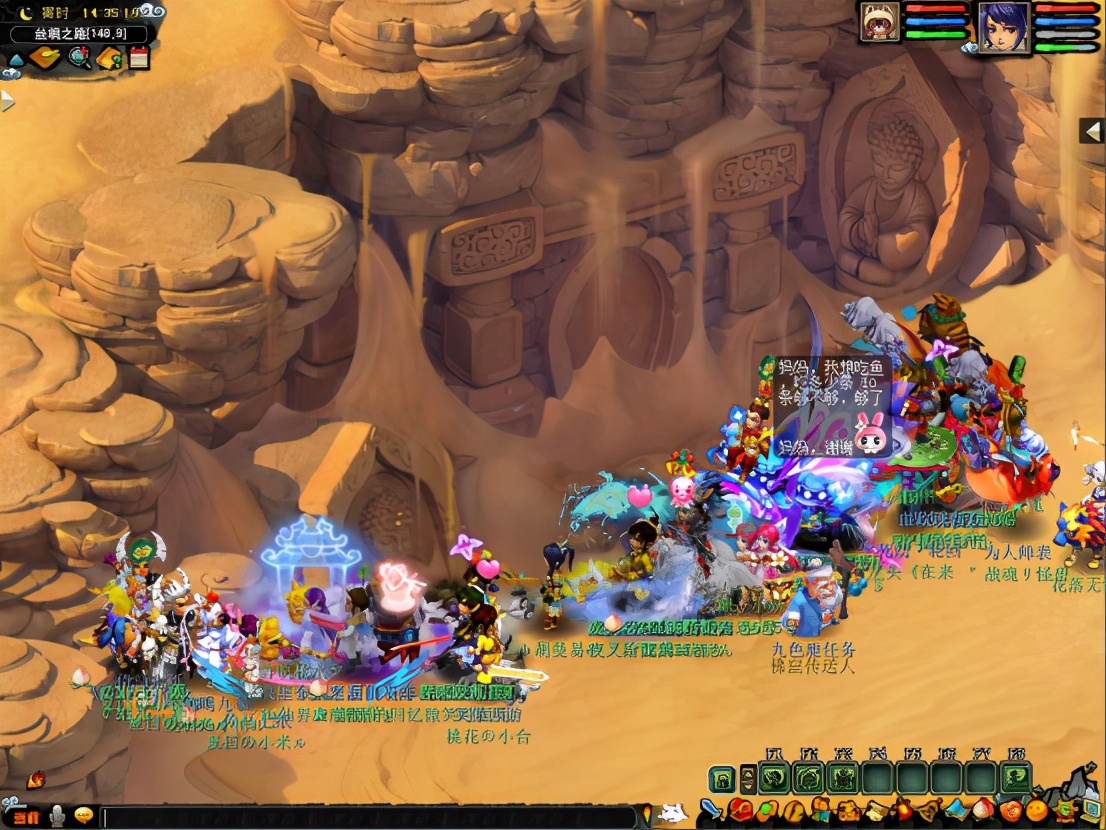The height and width of the screenshot is (830, 1106).
Task: Open the world map globe with magnifier
Action: (x=79, y=58)
